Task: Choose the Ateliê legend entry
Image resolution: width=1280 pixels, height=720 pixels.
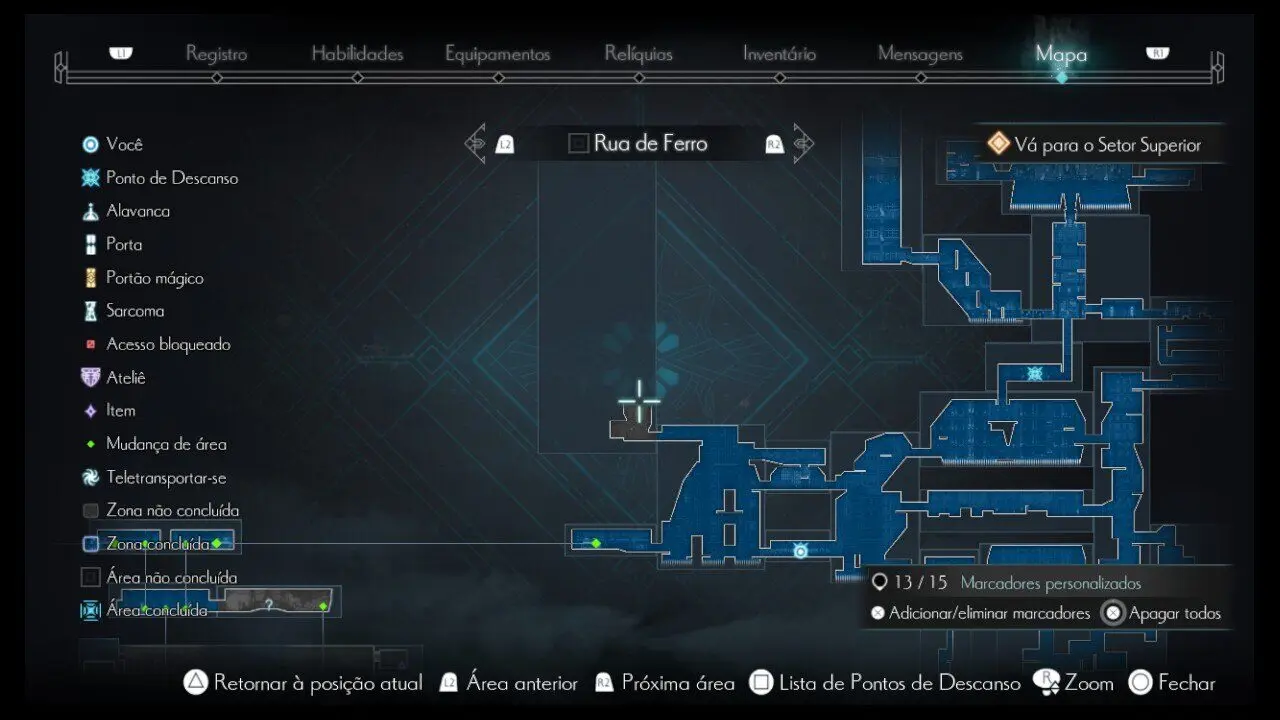Action: 125,377
